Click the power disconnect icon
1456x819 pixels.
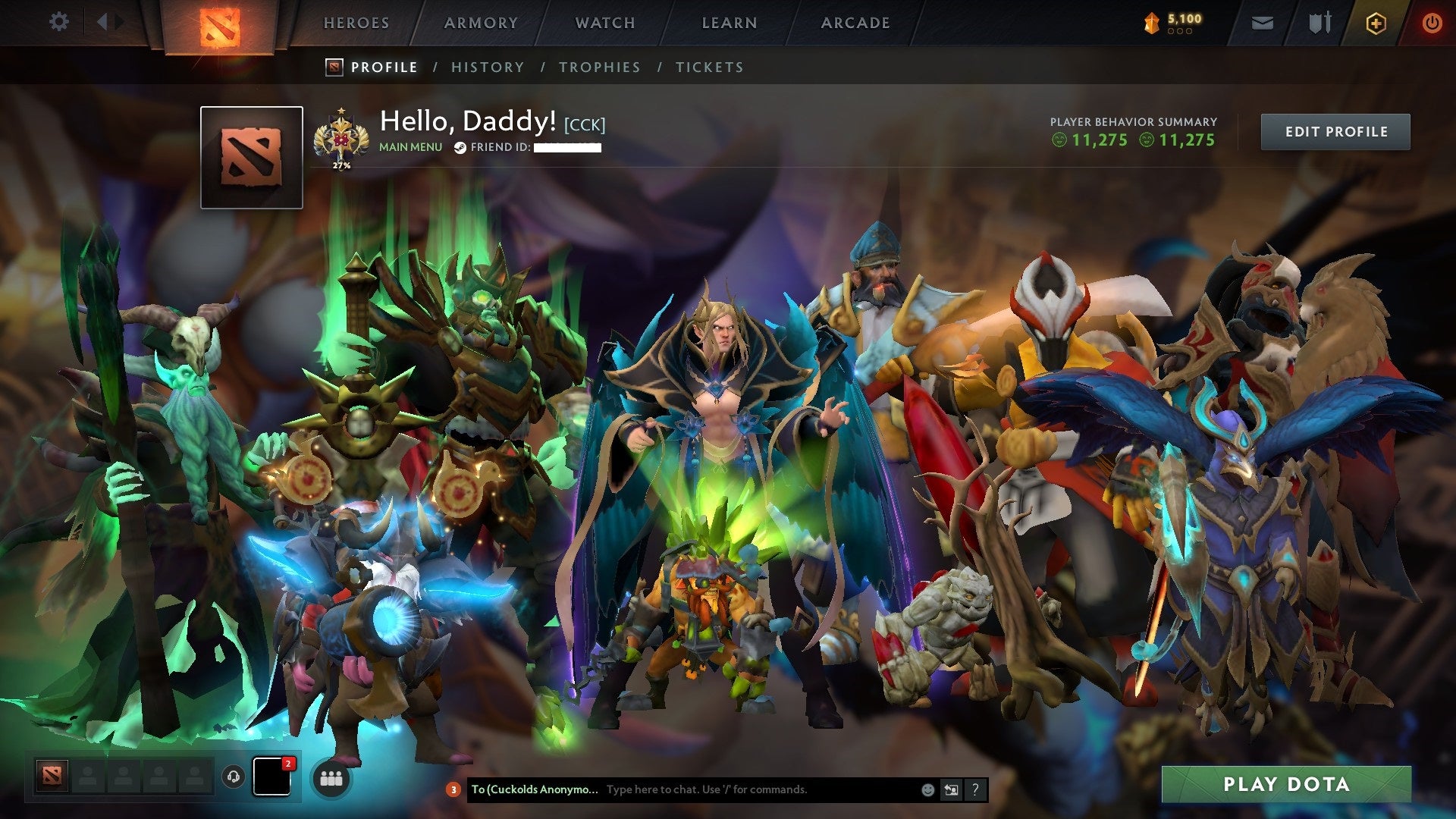point(1432,23)
